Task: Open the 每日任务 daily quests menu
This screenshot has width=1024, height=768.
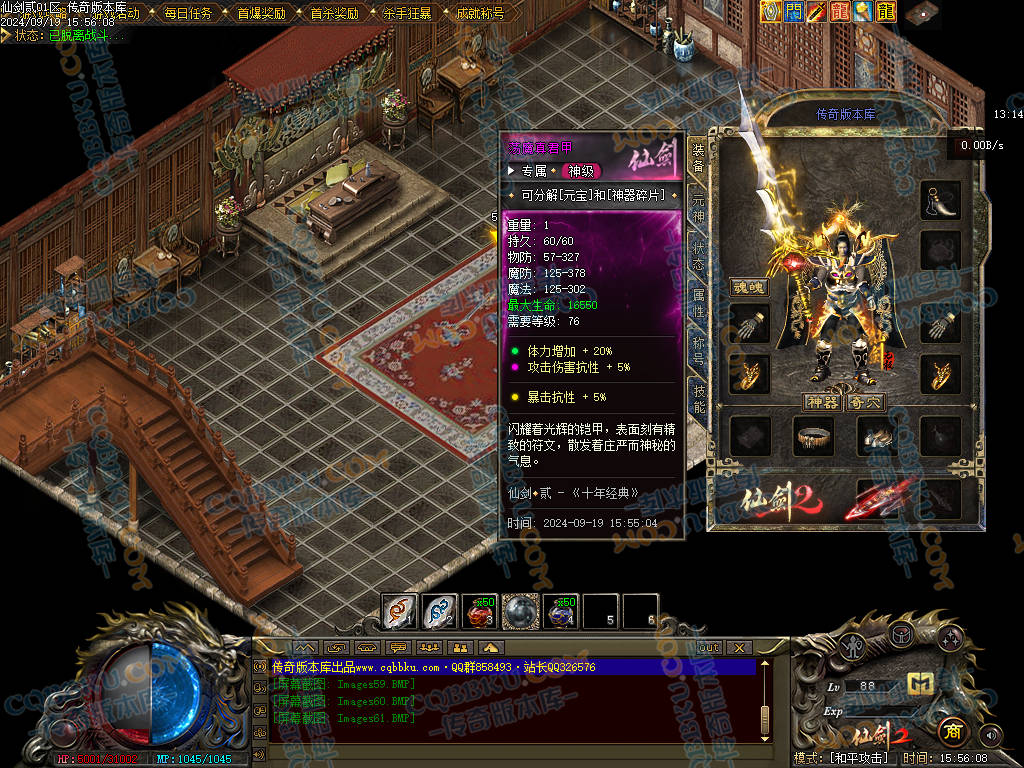Action: pos(187,14)
